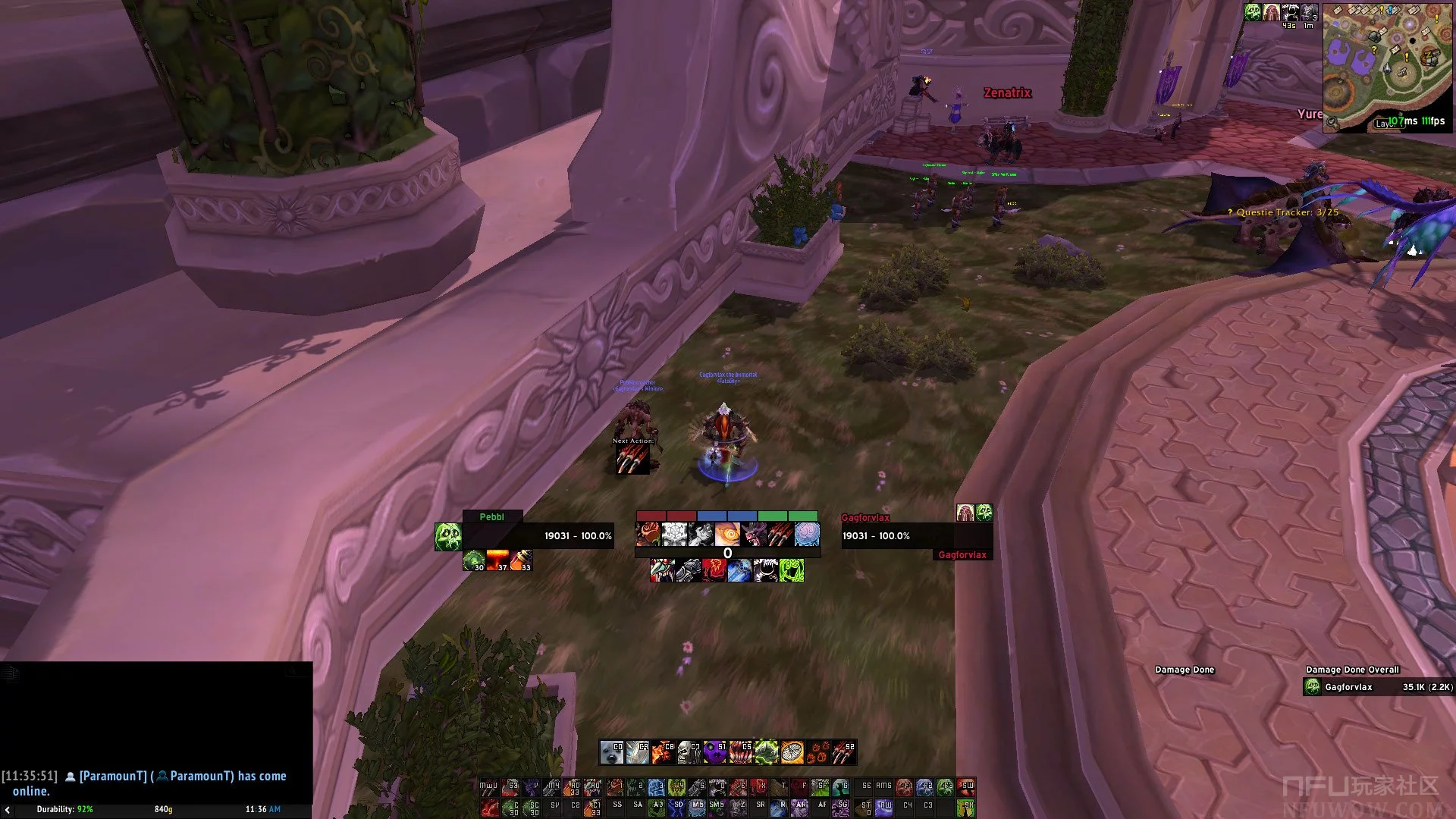Image resolution: width=1456 pixels, height=819 pixels.
Task: Activate the skull ability bound to C7
Action: (x=689, y=752)
